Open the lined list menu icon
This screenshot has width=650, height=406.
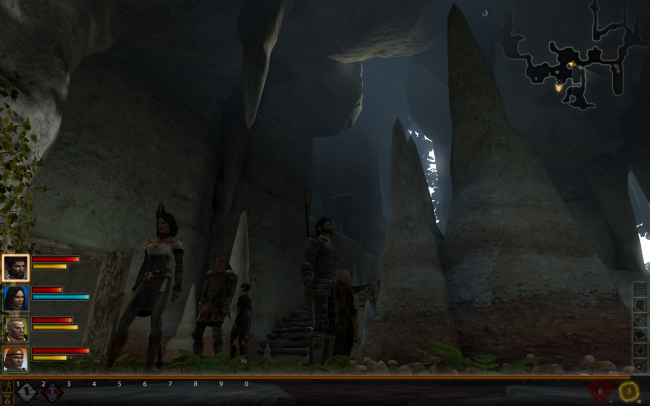coord(640,291)
